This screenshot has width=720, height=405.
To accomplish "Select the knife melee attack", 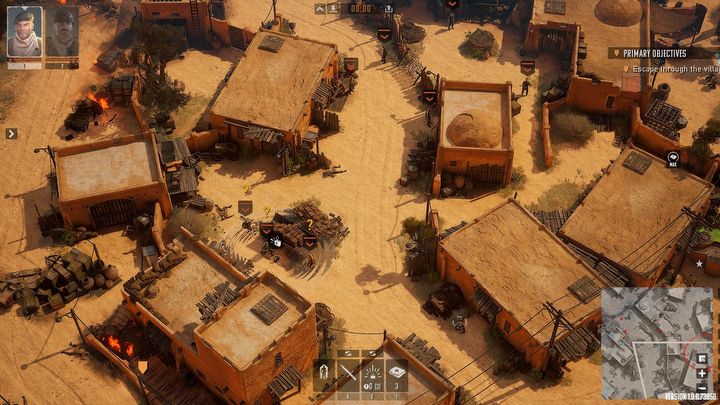I will click(348, 375).
